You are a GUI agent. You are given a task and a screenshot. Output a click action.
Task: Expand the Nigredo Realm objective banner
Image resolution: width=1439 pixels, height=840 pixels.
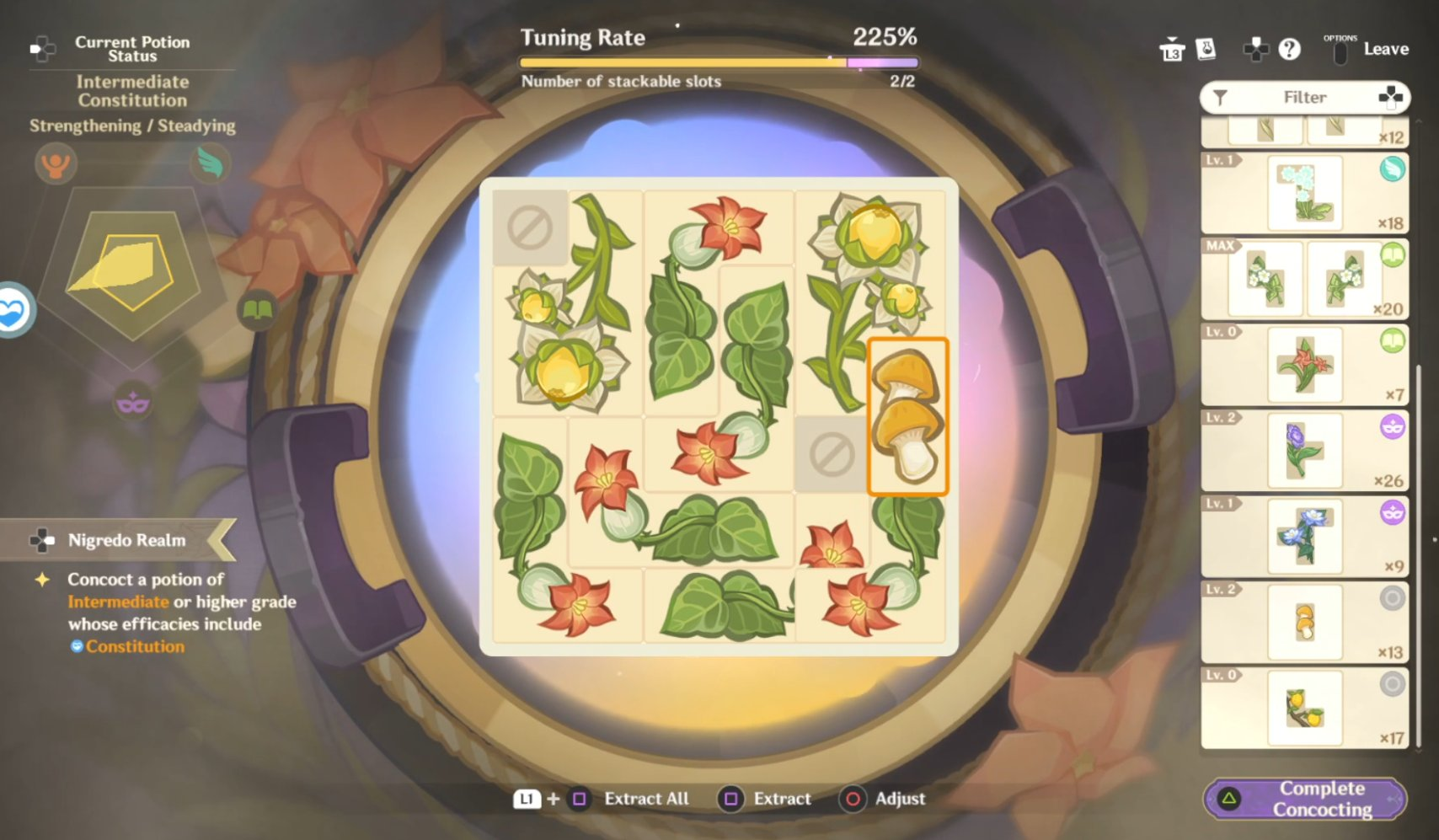(x=126, y=540)
